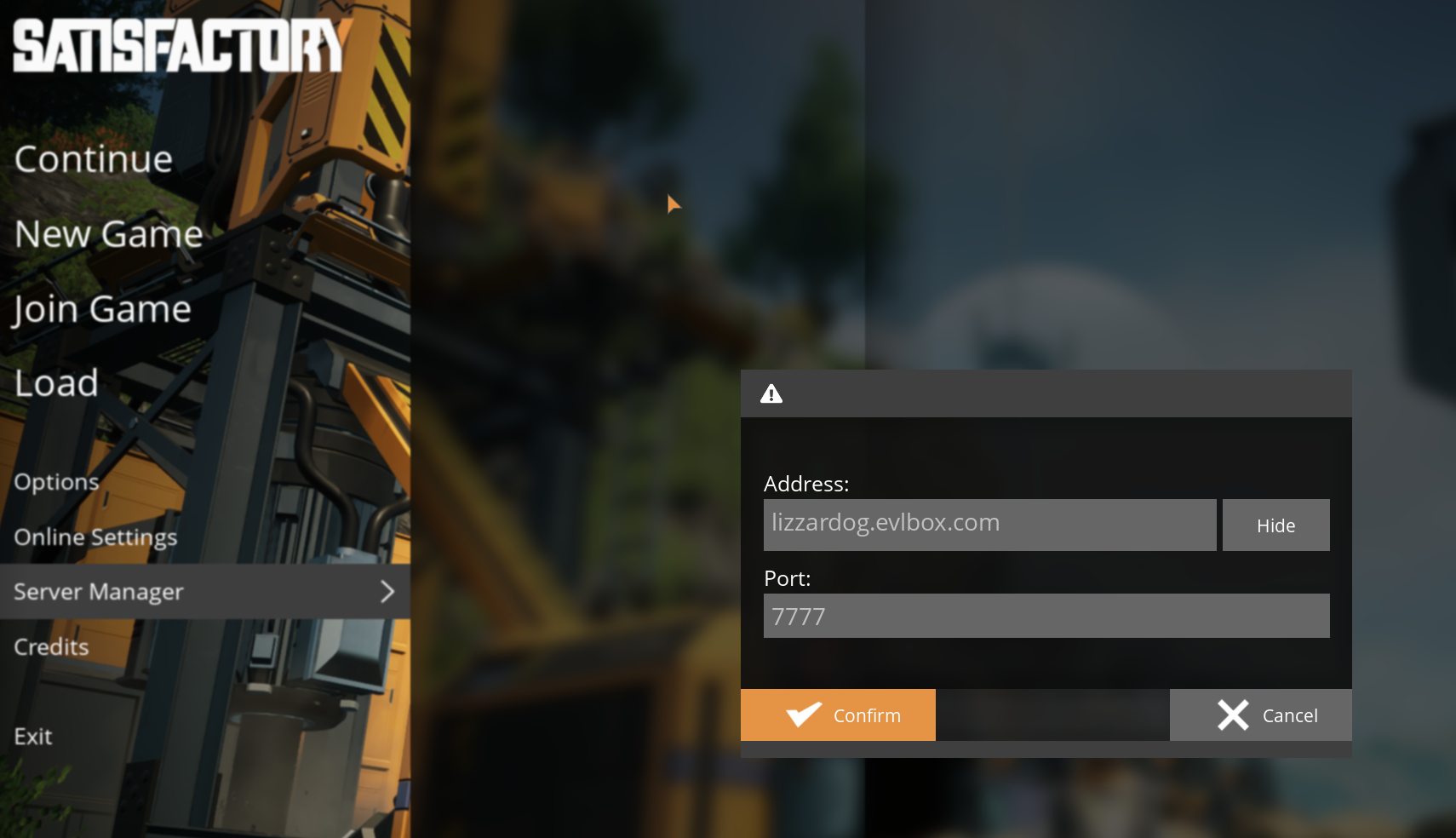Select Join Game
Viewport: 1456px width, 838px height.
[x=101, y=308]
